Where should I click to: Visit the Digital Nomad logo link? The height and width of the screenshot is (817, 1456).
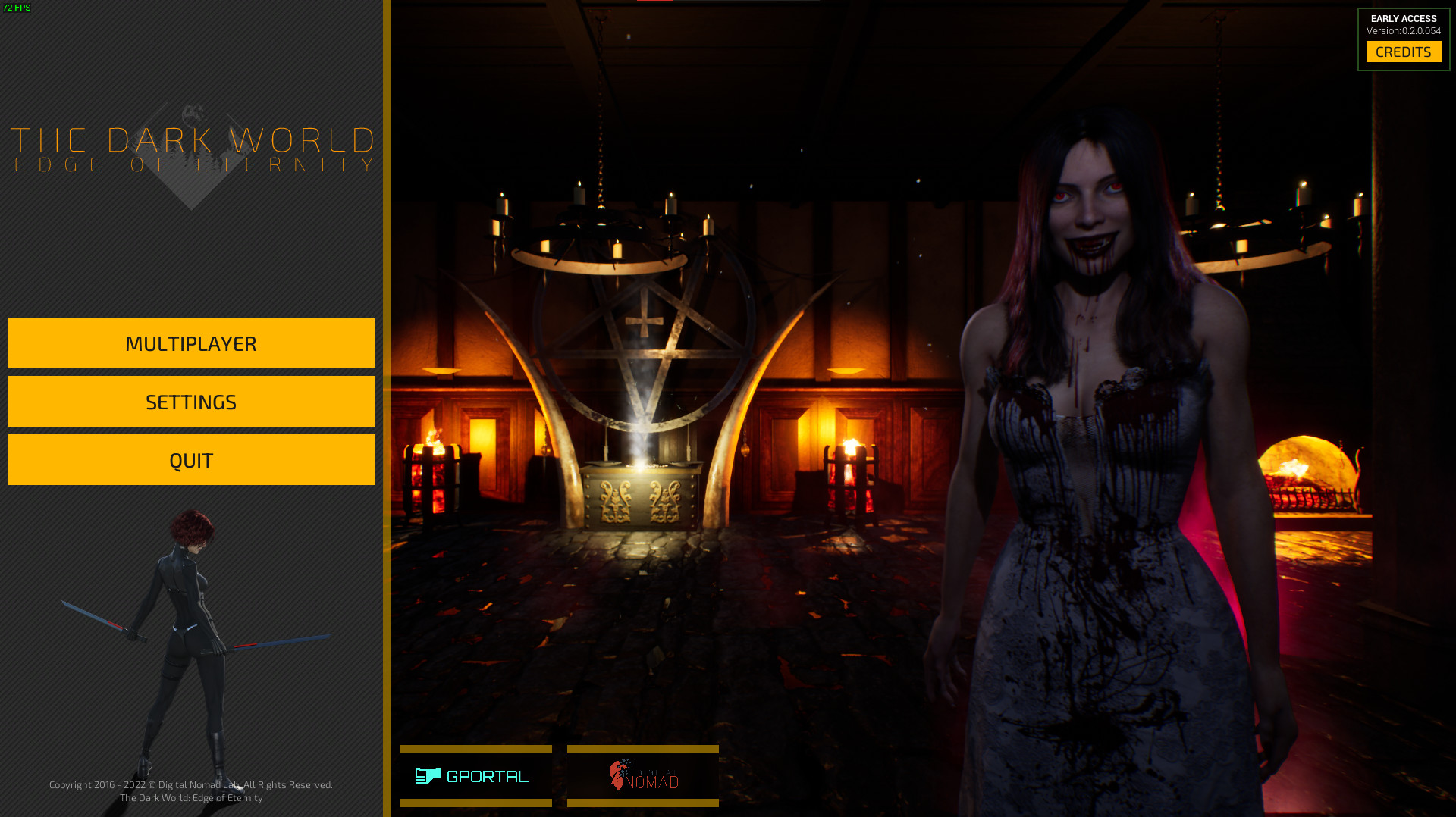(x=642, y=776)
